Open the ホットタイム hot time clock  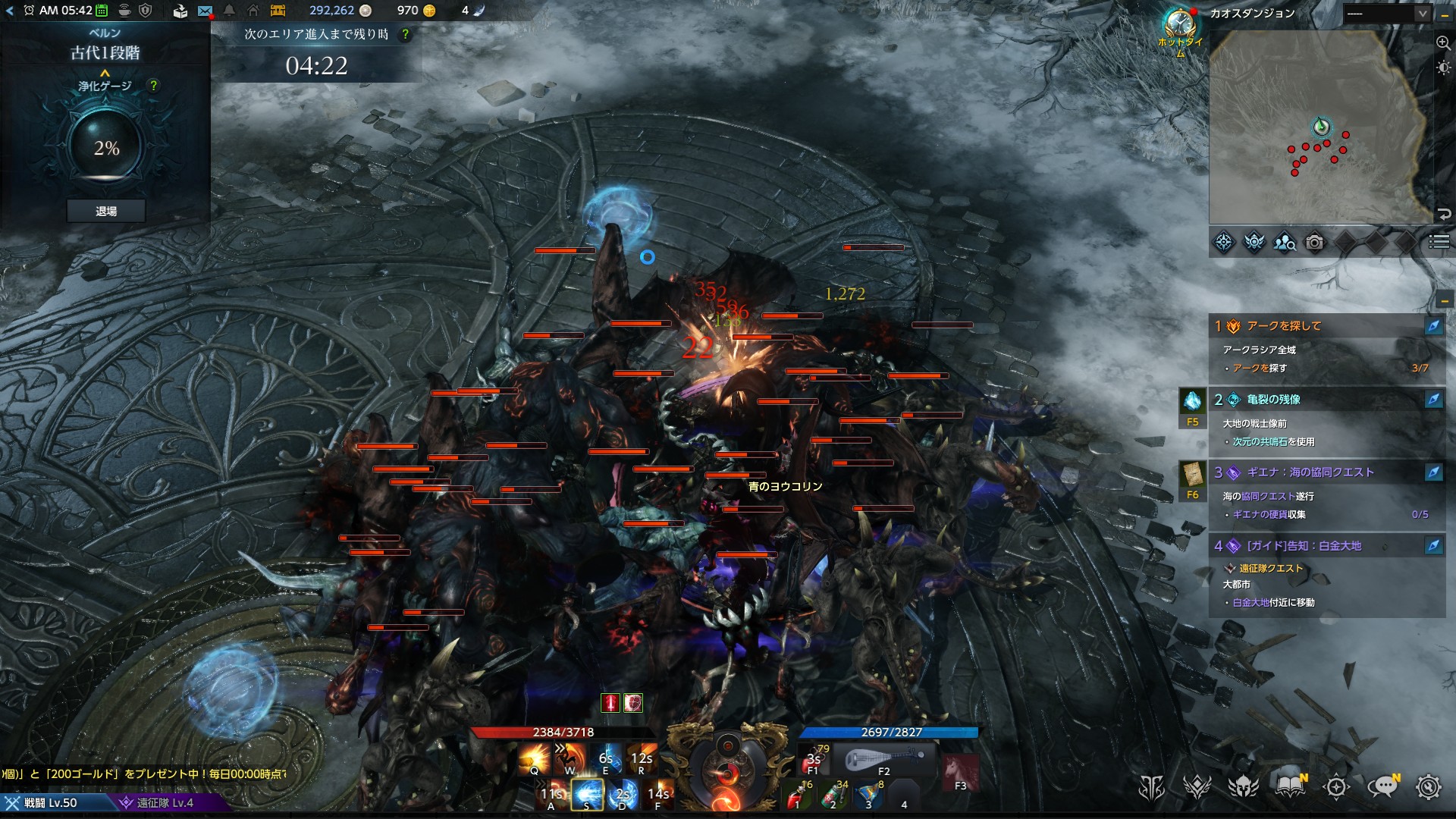pos(1180,26)
